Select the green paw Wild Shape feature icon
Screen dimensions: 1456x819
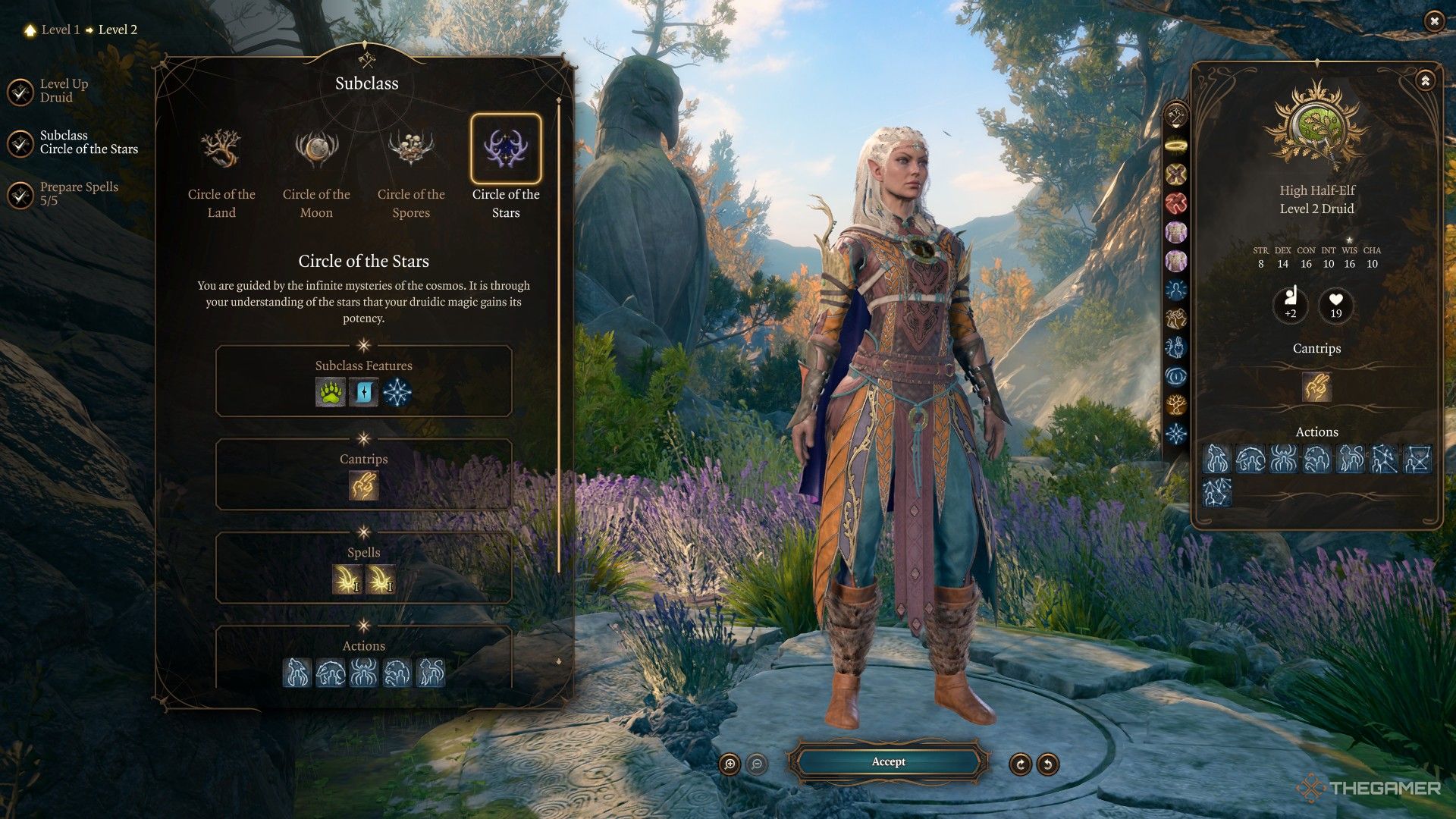[x=331, y=393]
